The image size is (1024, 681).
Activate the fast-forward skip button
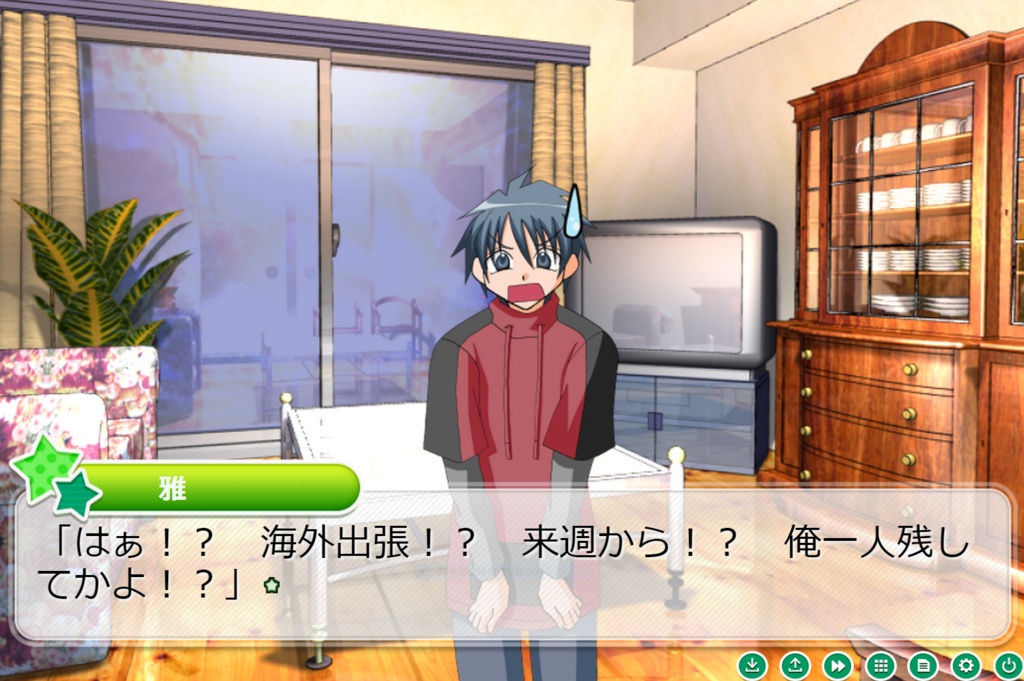point(837,665)
